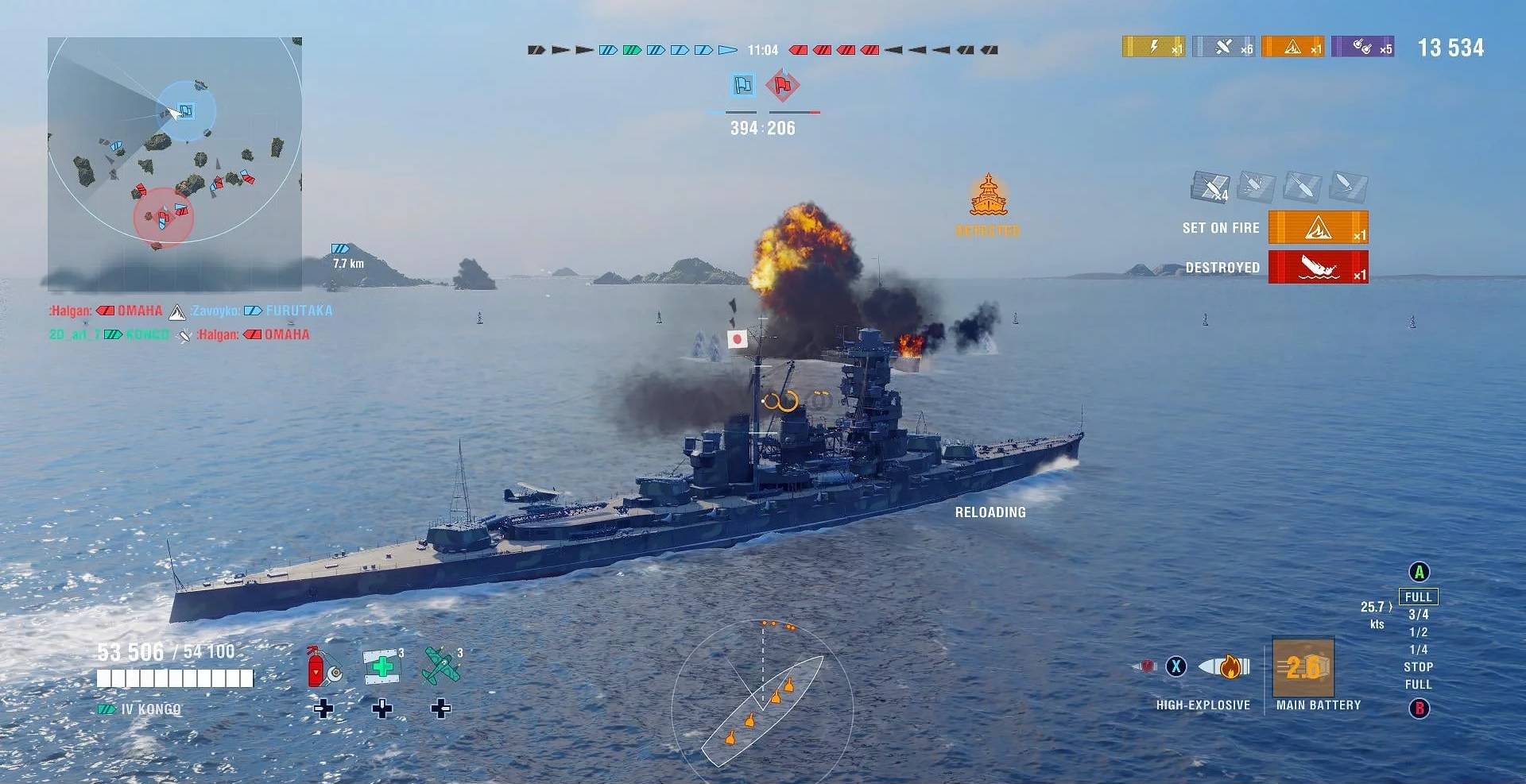The image size is (1526, 784).
Task: Use the Repair Party green cross consumable
Action: [382, 666]
